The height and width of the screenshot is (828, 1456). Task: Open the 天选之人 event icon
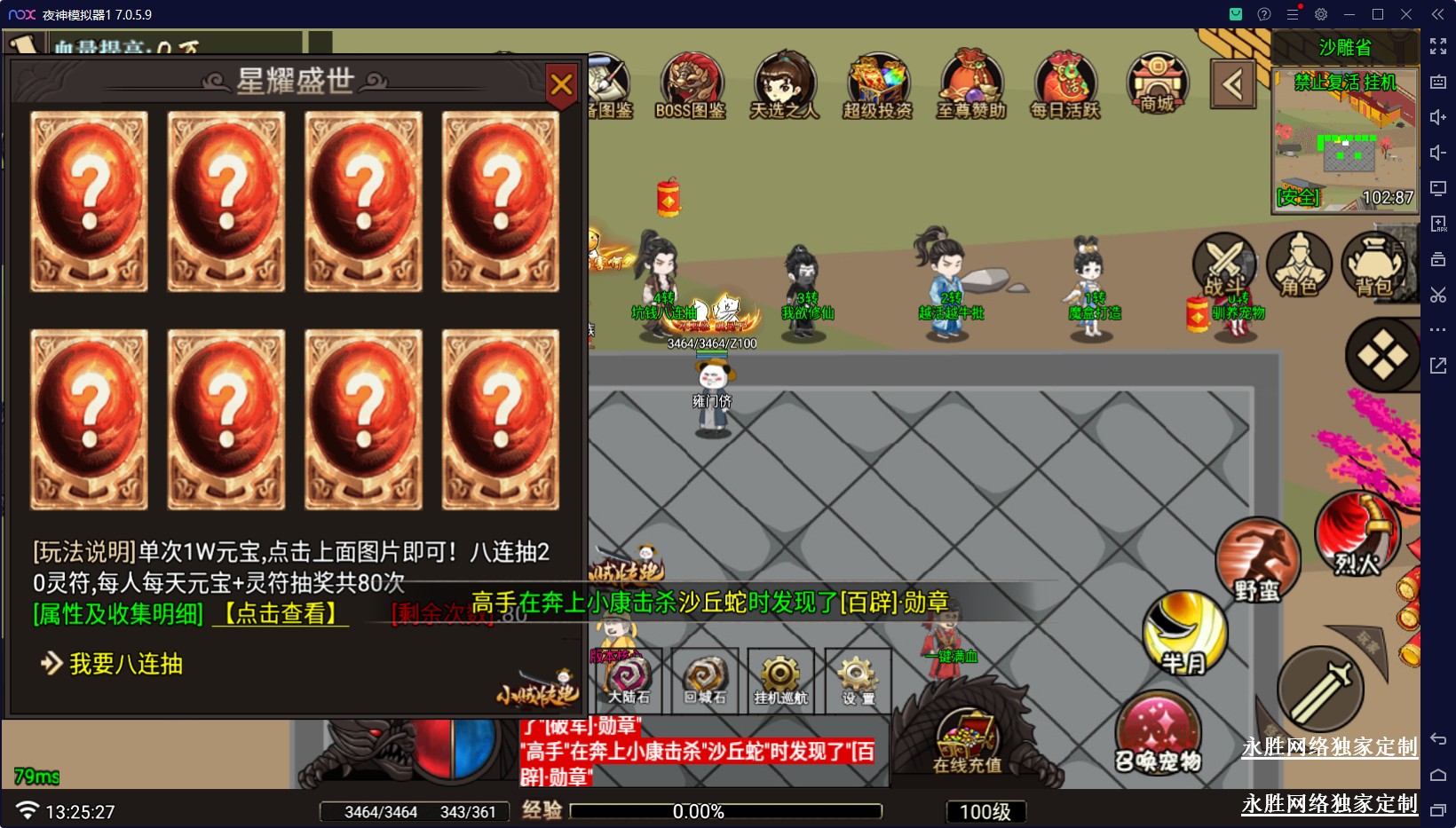(784, 85)
